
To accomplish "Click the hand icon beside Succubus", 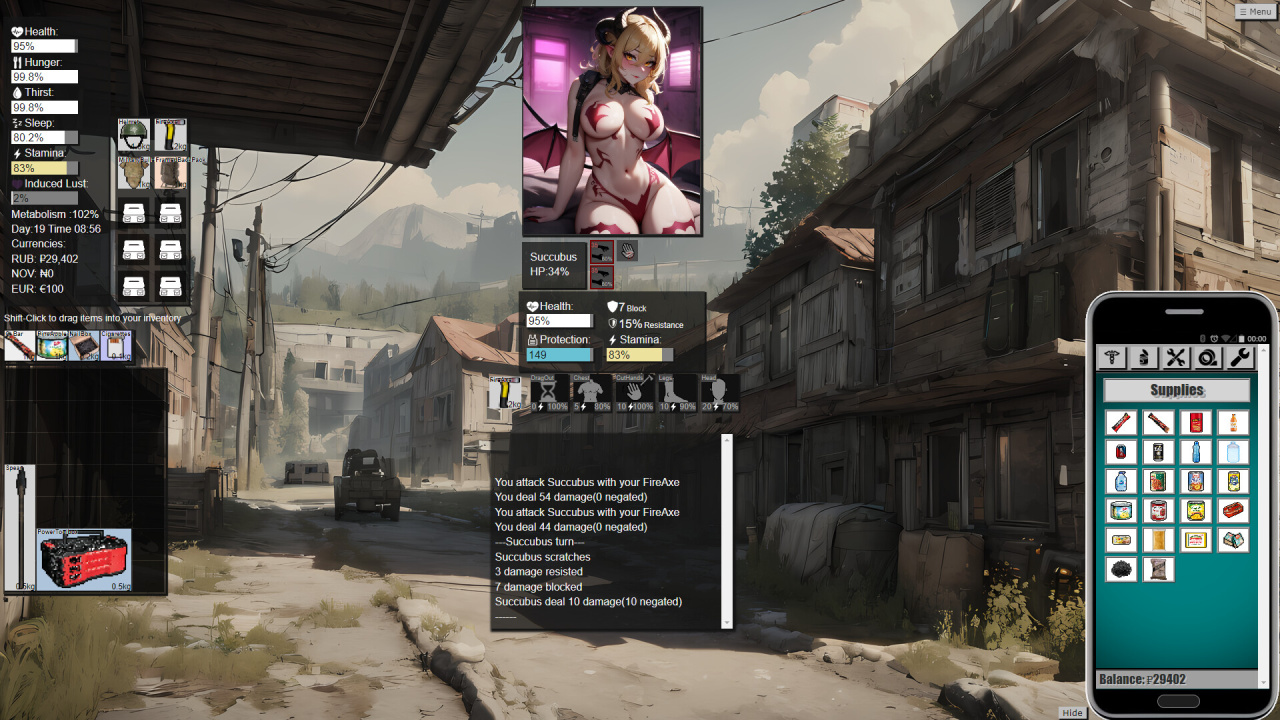I will [x=628, y=250].
